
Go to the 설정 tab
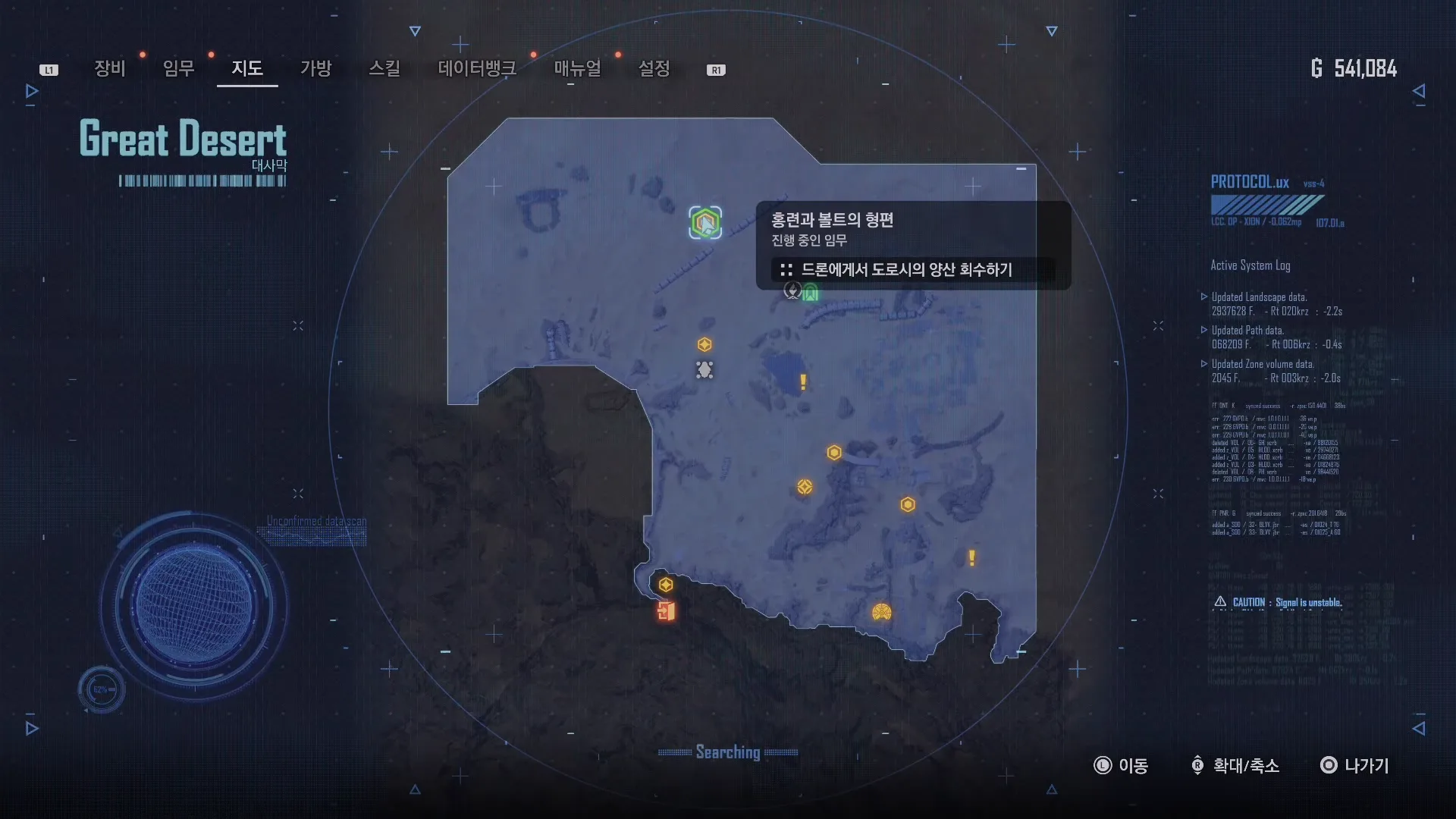(x=654, y=69)
